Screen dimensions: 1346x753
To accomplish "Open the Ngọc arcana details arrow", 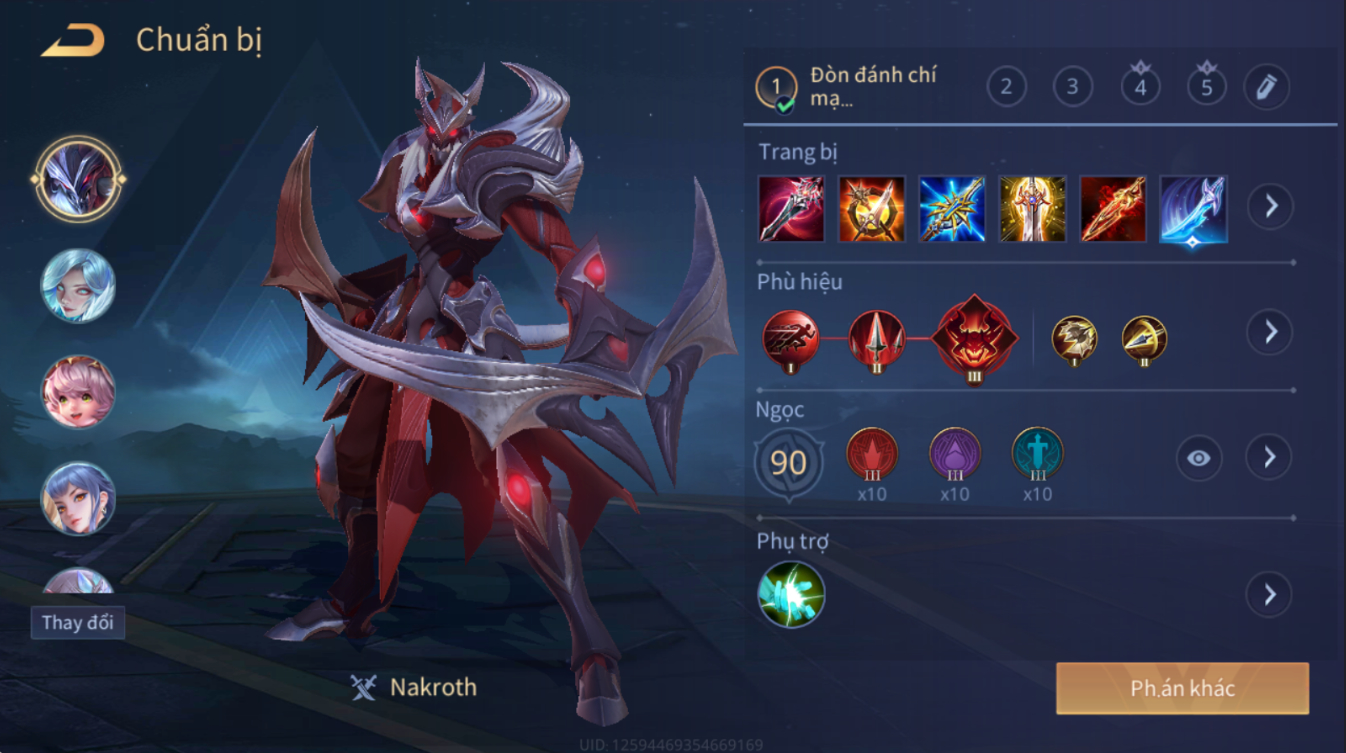I will coord(1270,458).
